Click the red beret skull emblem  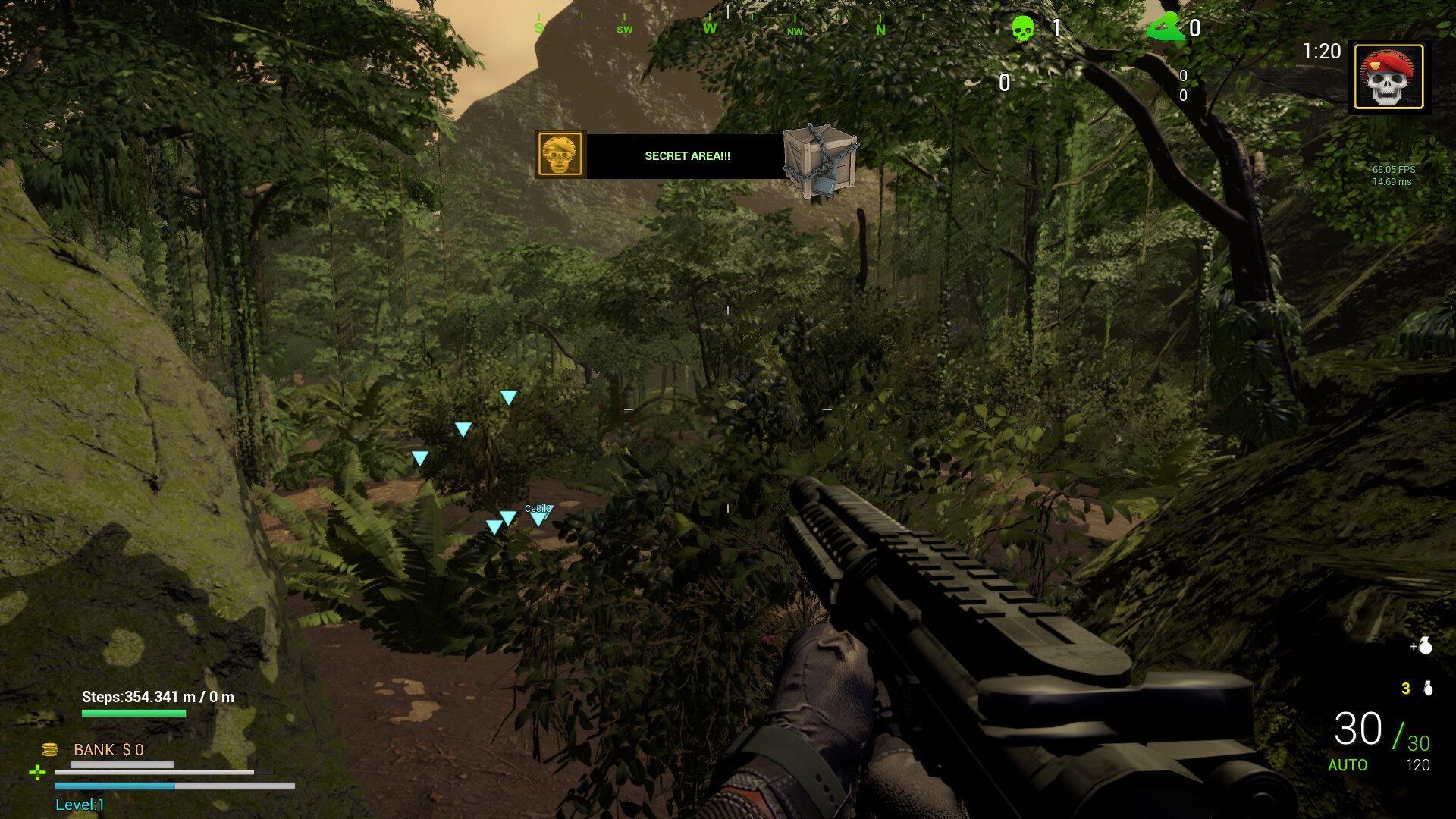(1388, 77)
